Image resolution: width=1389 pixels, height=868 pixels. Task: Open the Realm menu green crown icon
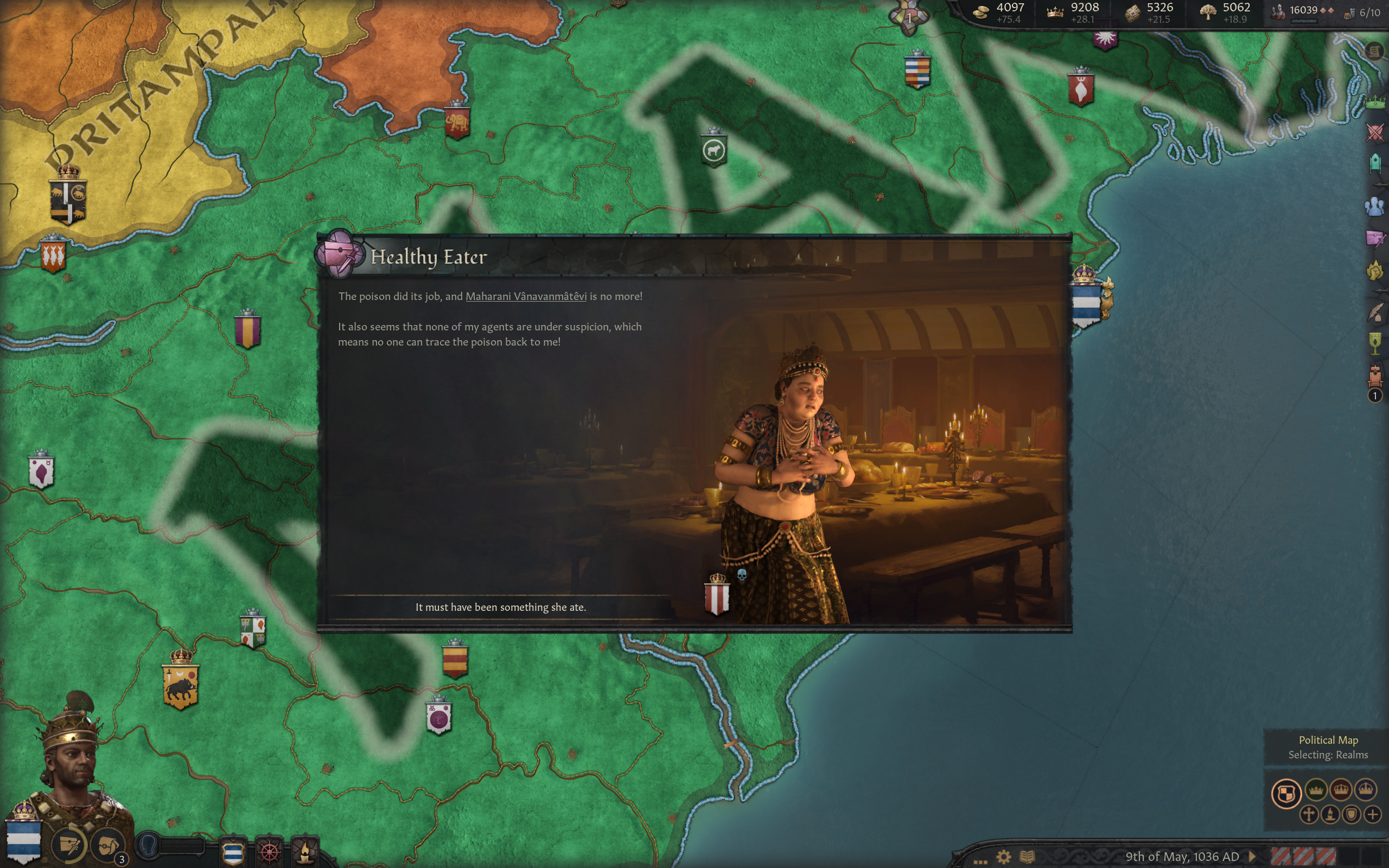coord(1375,103)
